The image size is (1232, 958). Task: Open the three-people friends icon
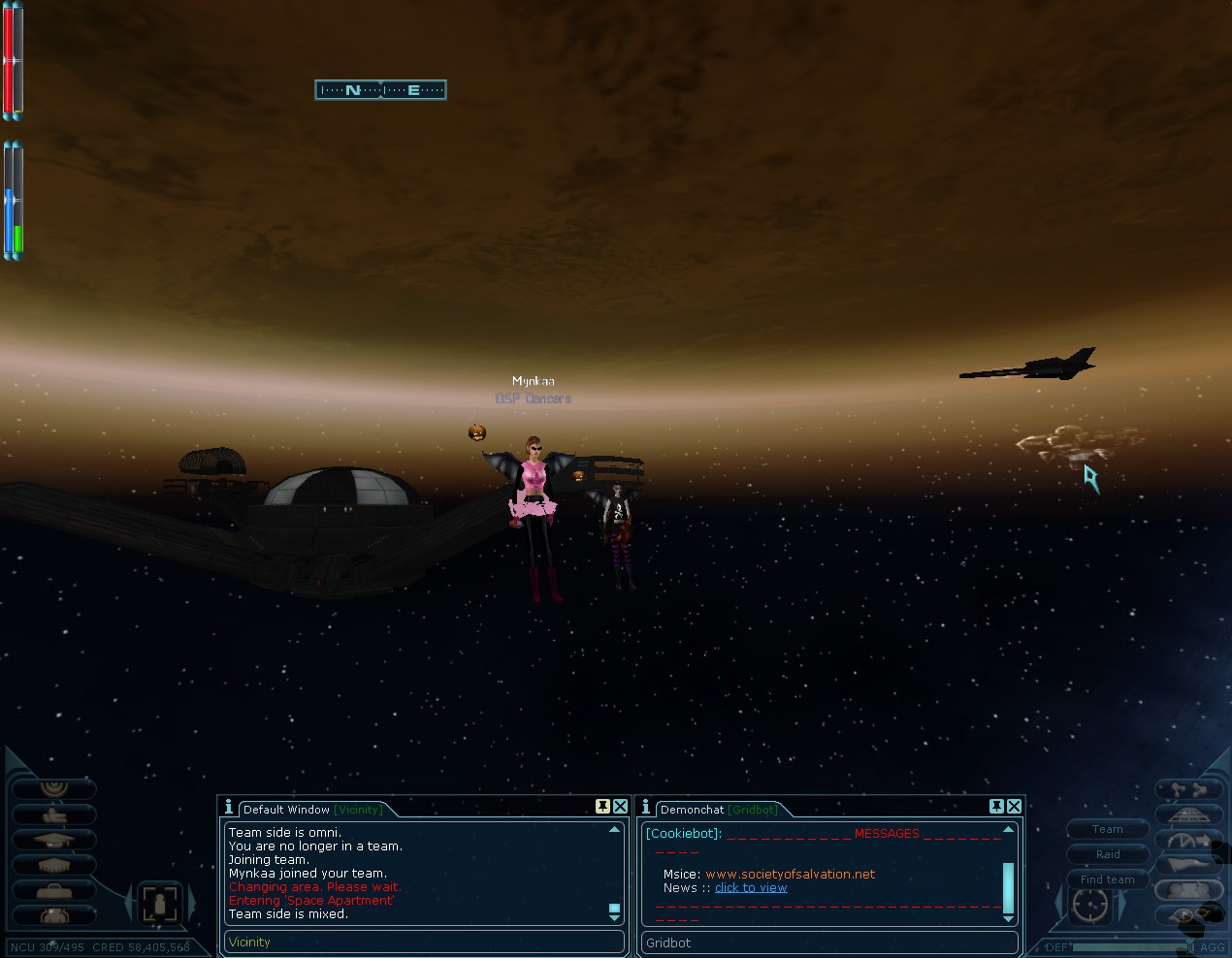pos(1187,890)
